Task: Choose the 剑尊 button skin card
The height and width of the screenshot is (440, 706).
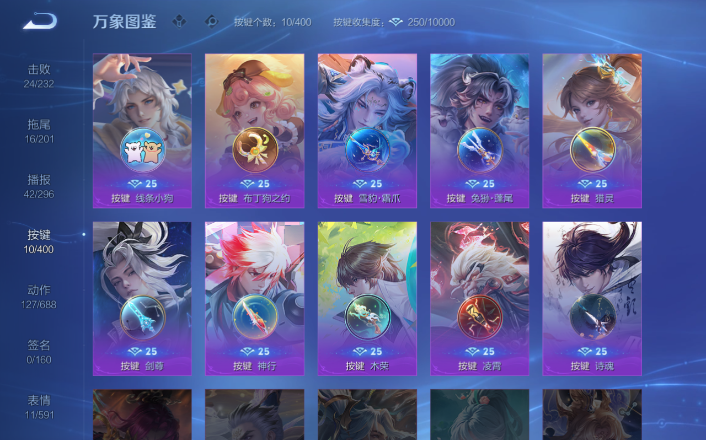Action: point(142,298)
